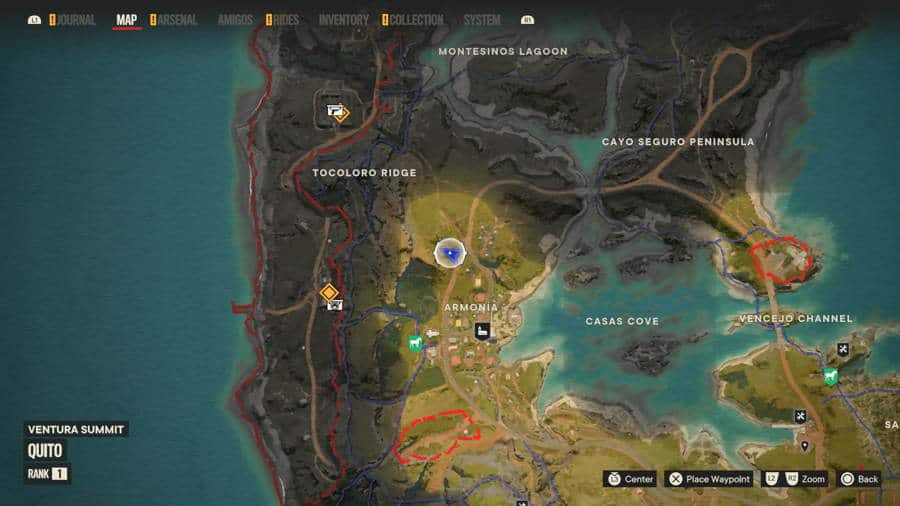Open the System tab
The width and height of the screenshot is (900, 506).
click(482, 20)
